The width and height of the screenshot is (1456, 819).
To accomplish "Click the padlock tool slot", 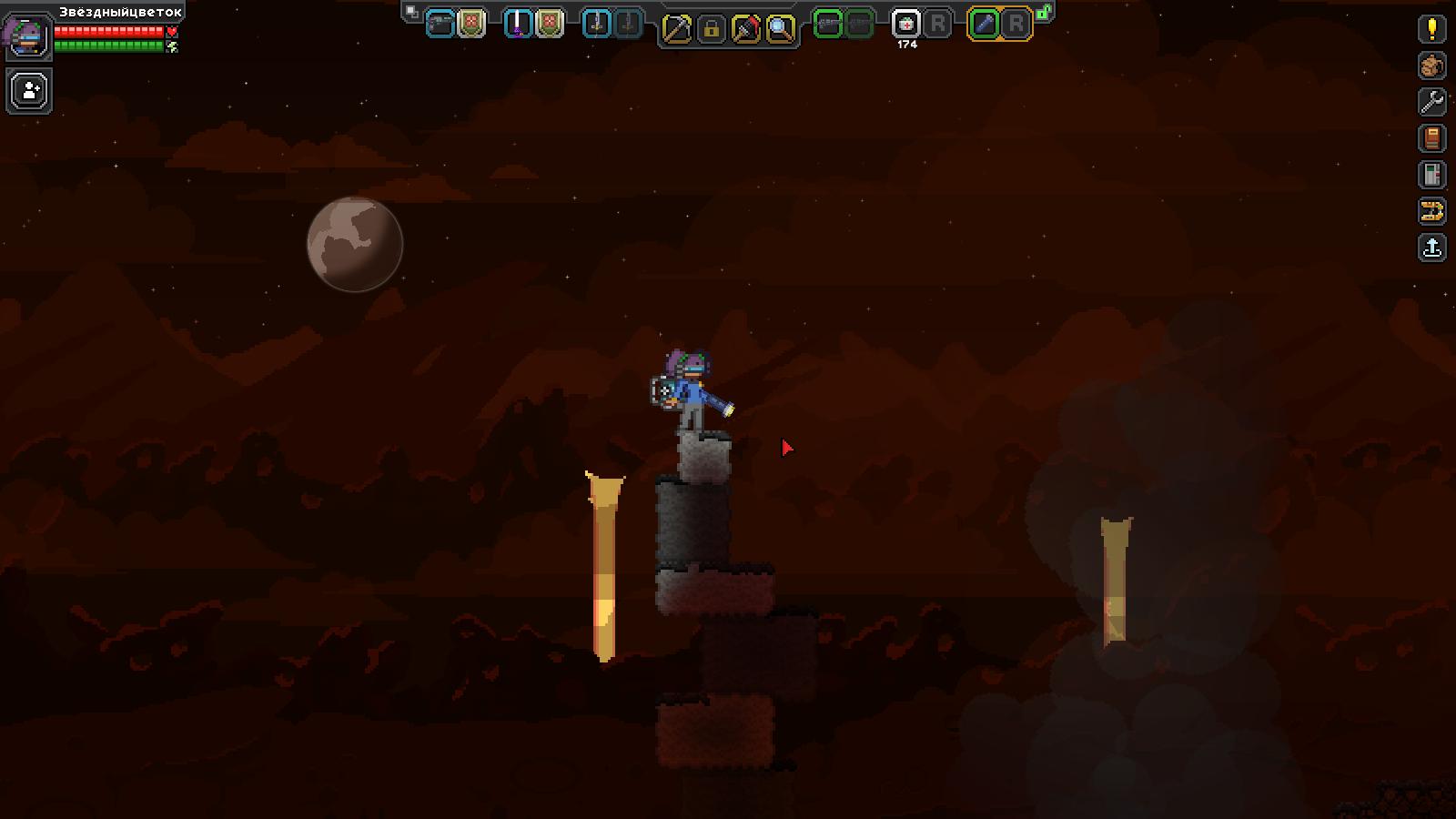I will pos(711,29).
